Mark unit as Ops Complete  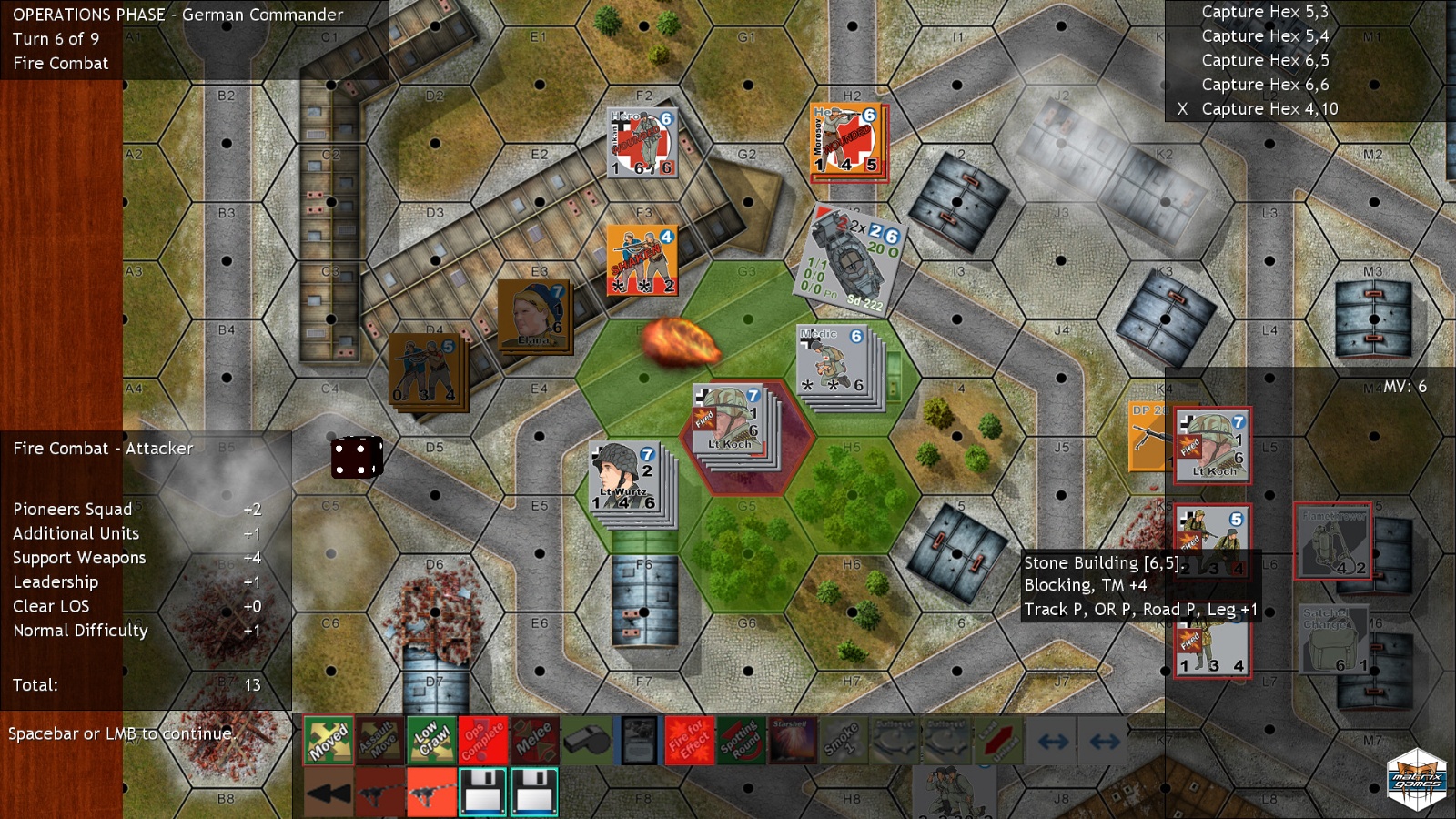point(482,740)
